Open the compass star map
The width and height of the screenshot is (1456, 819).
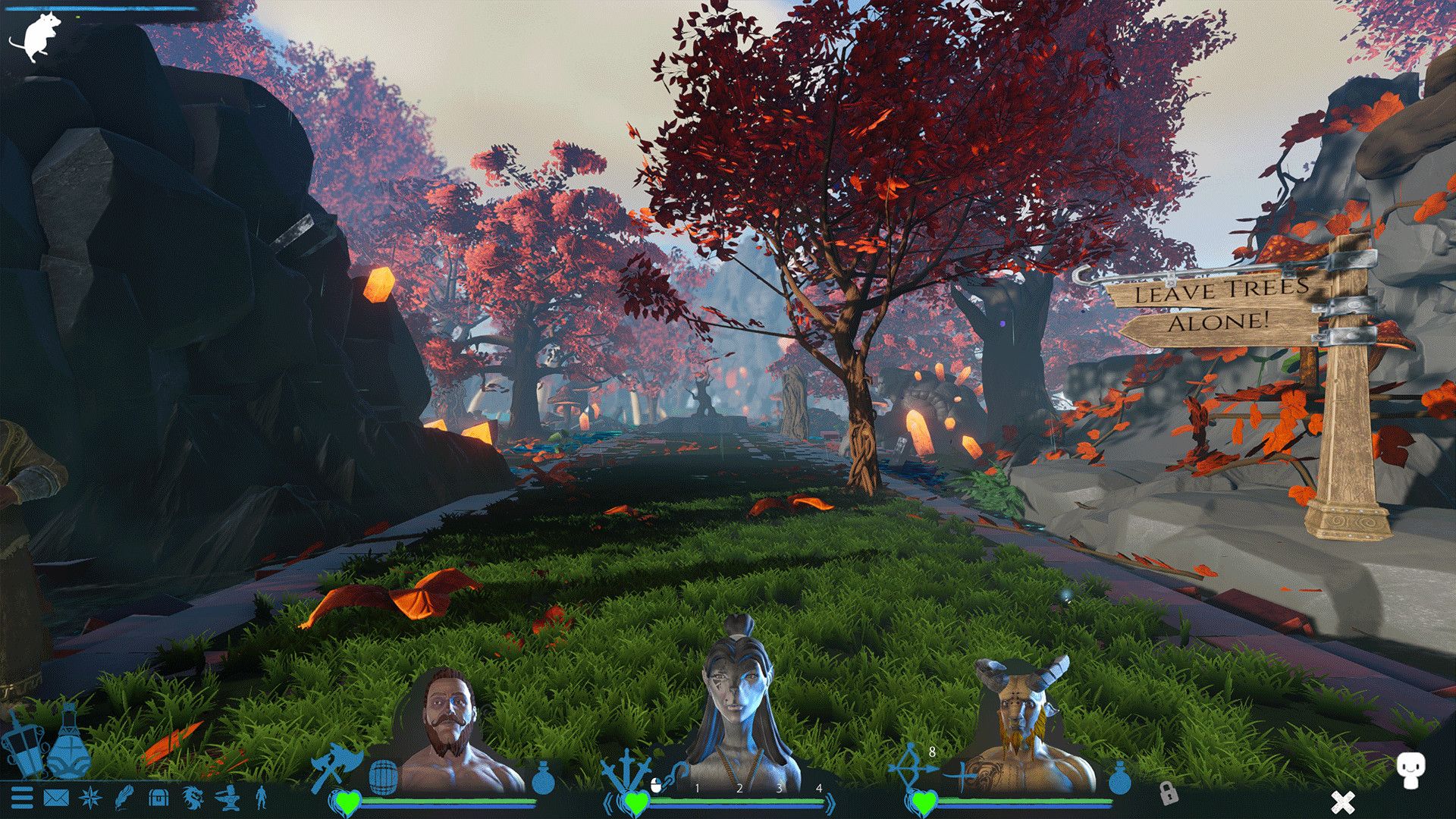click(90, 798)
